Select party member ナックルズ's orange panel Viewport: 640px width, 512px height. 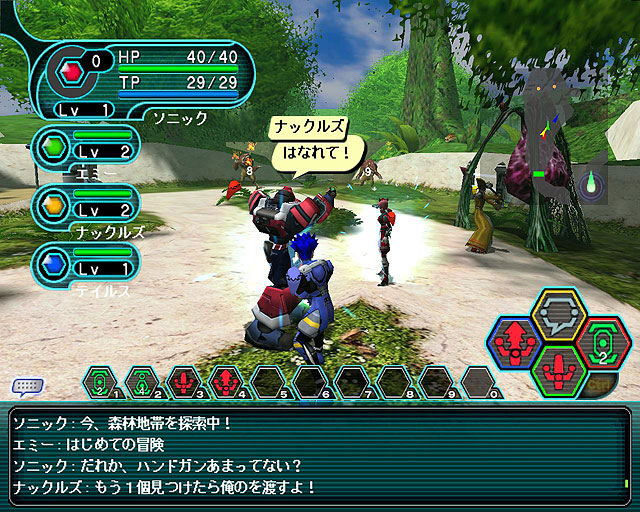pyautogui.click(x=84, y=205)
